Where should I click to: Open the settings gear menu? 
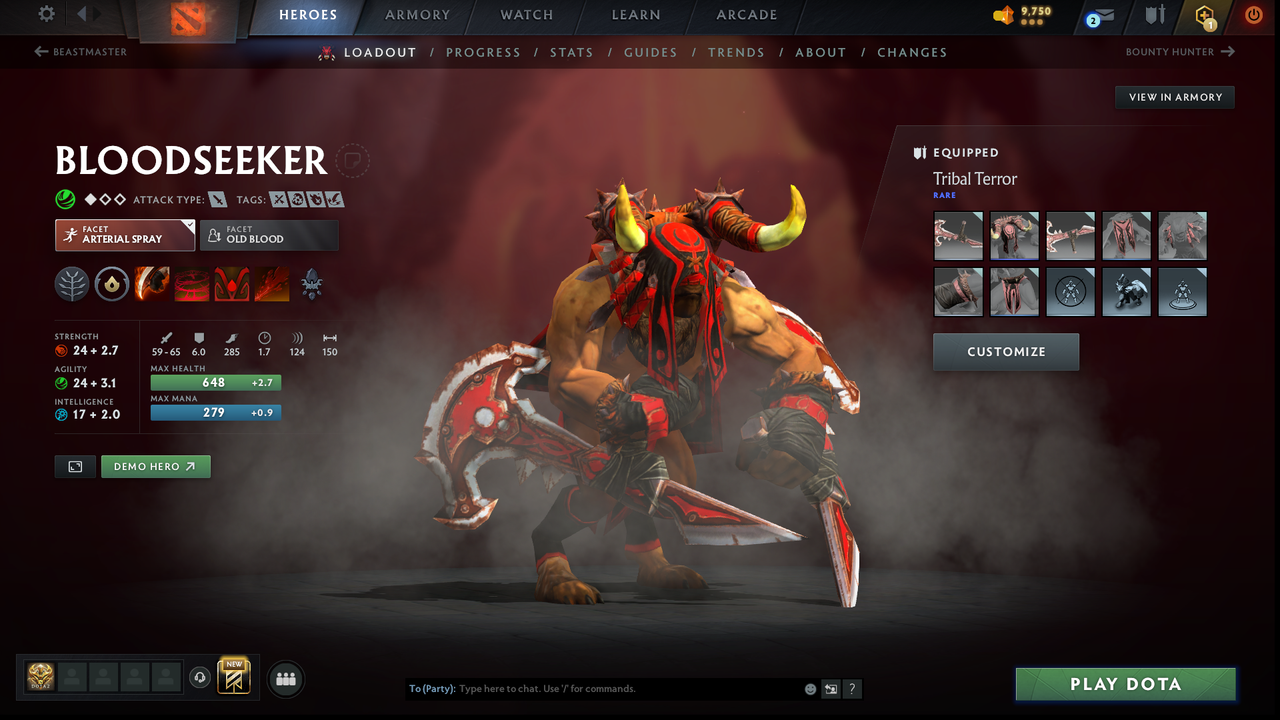point(45,14)
